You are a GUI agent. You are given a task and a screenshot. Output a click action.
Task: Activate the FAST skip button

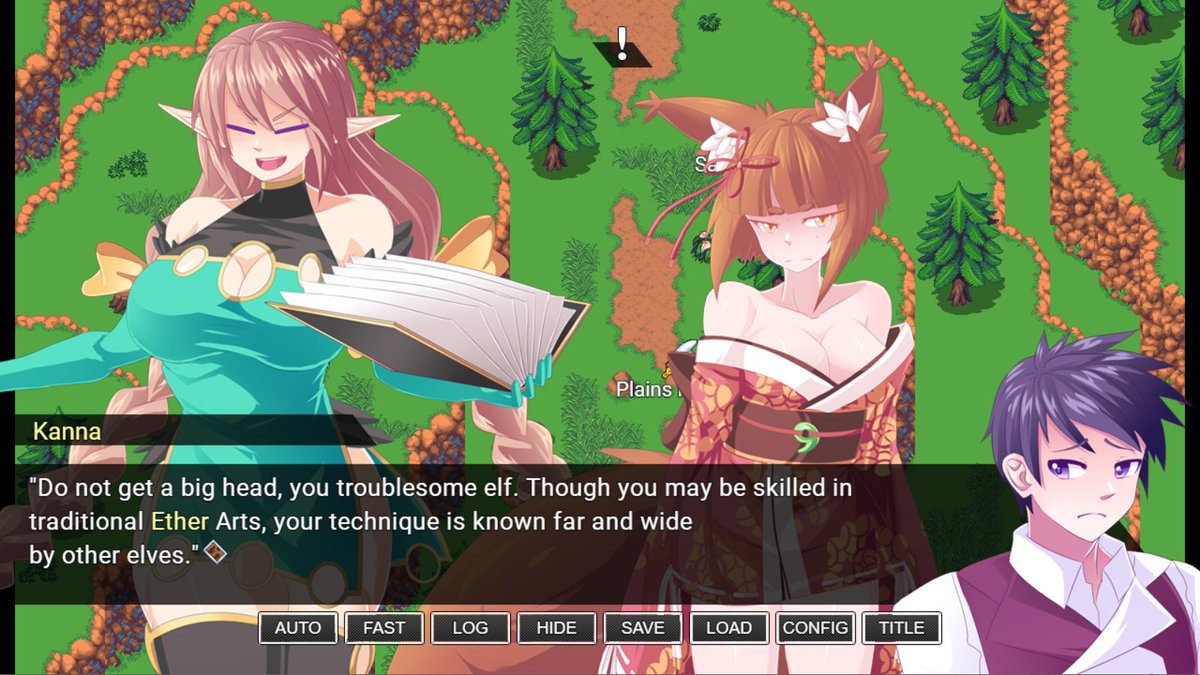pyautogui.click(x=384, y=628)
